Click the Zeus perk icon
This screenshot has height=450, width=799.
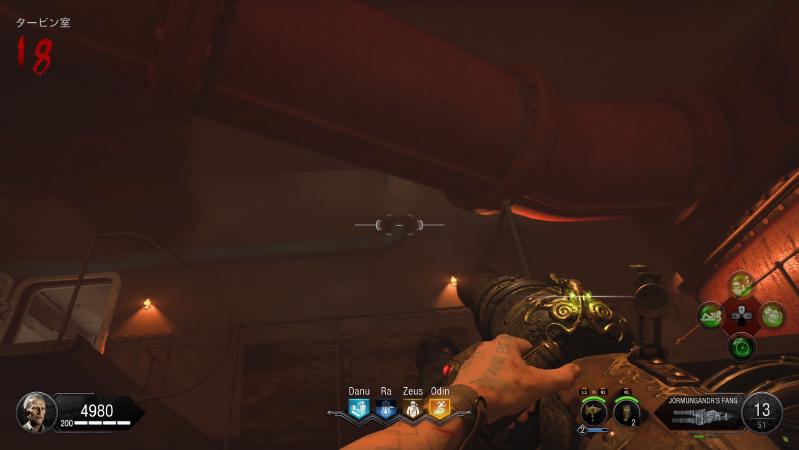[412, 408]
